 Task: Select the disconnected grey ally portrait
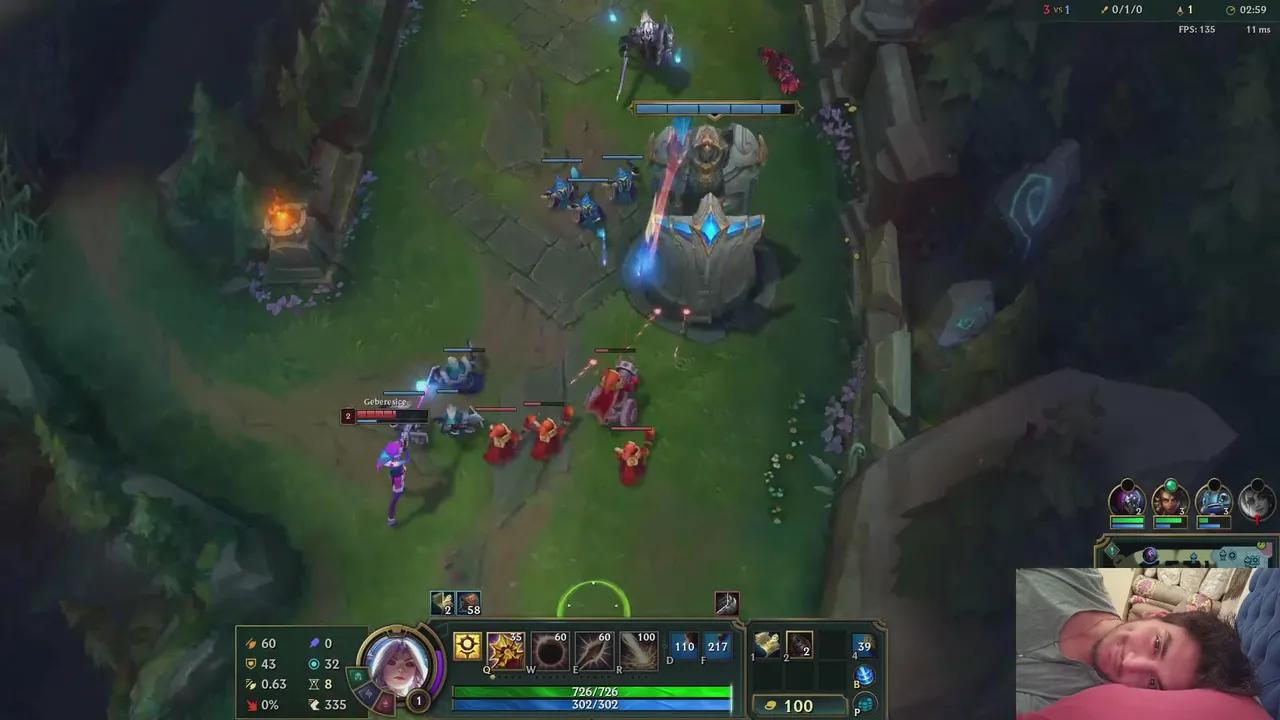1254,498
